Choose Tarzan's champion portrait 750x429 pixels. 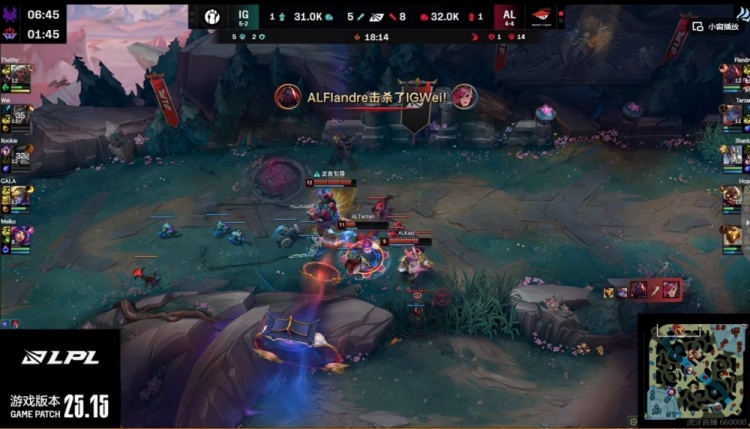coord(731,114)
